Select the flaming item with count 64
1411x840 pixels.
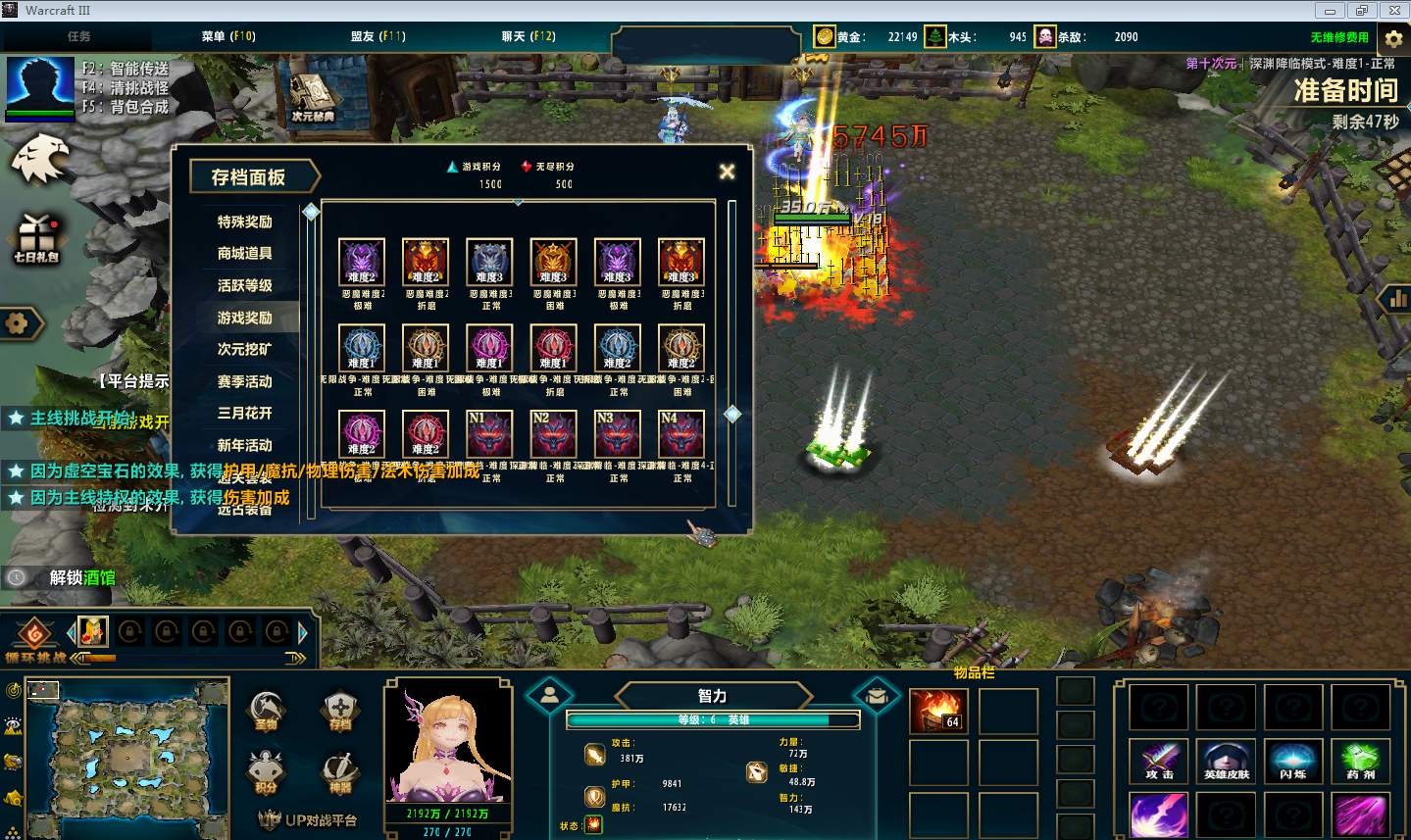click(x=938, y=710)
